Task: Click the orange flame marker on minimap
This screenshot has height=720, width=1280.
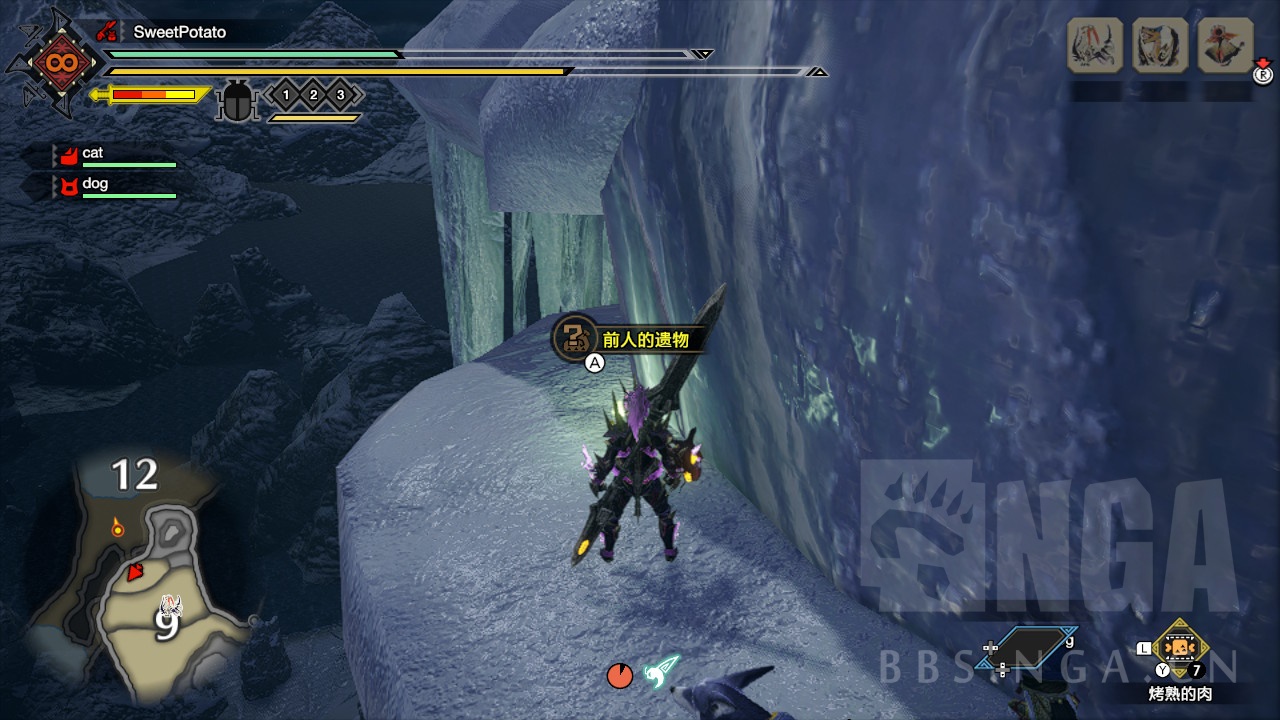Action: coord(118,526)
